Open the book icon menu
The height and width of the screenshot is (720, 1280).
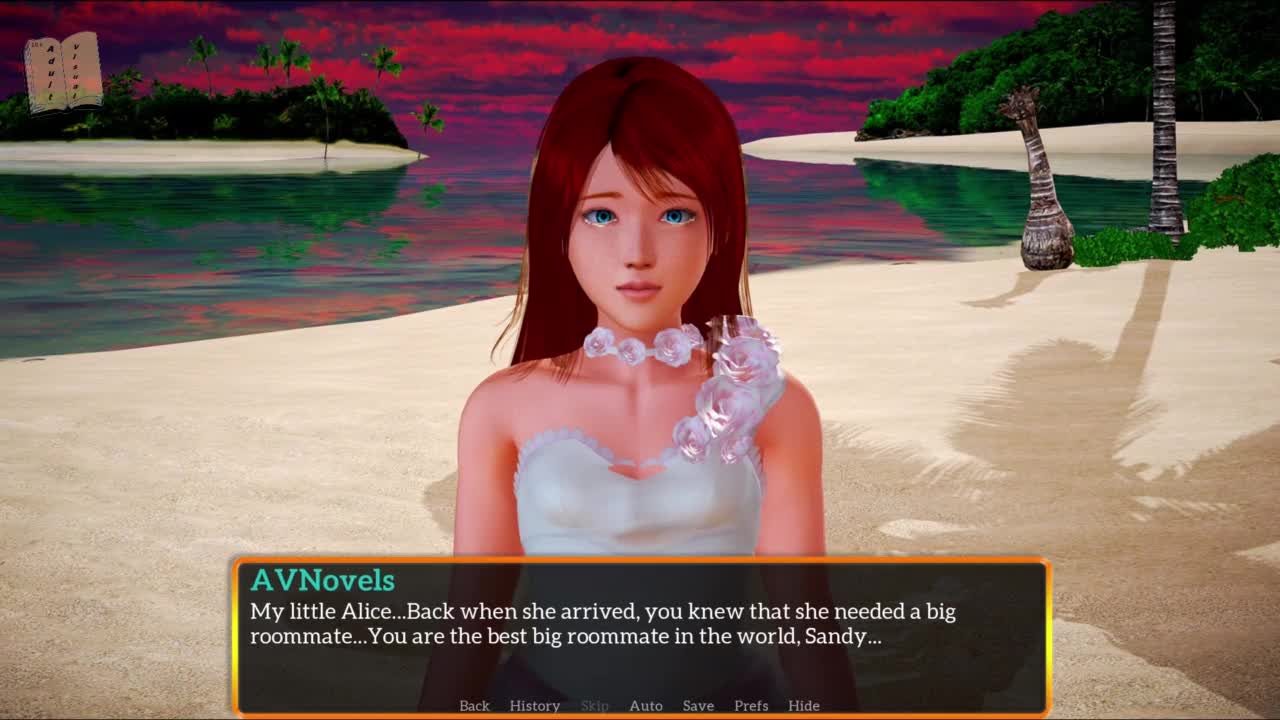64,73
